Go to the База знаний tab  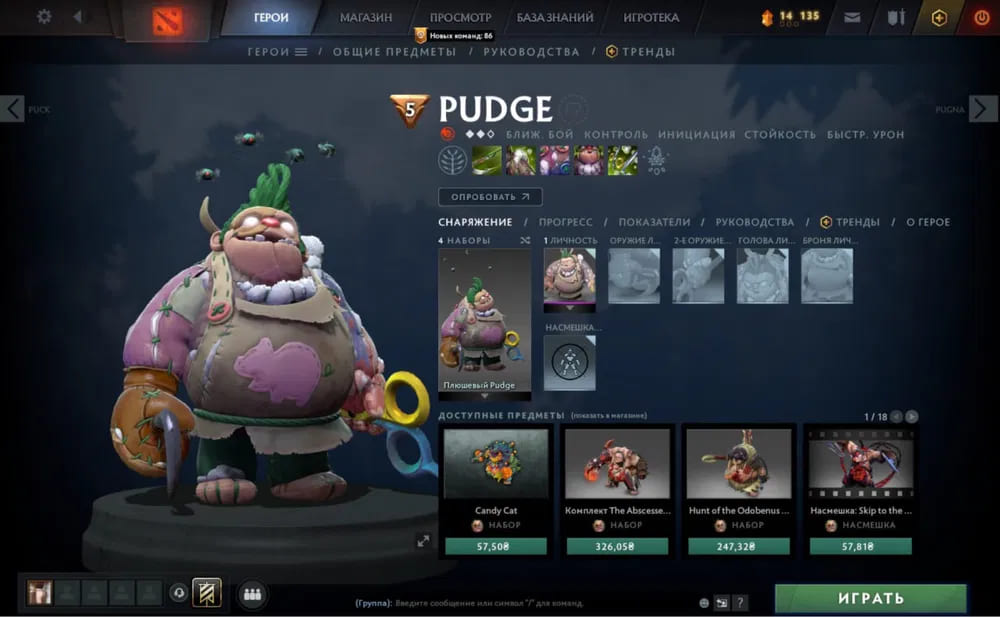[x=555, y=17]
